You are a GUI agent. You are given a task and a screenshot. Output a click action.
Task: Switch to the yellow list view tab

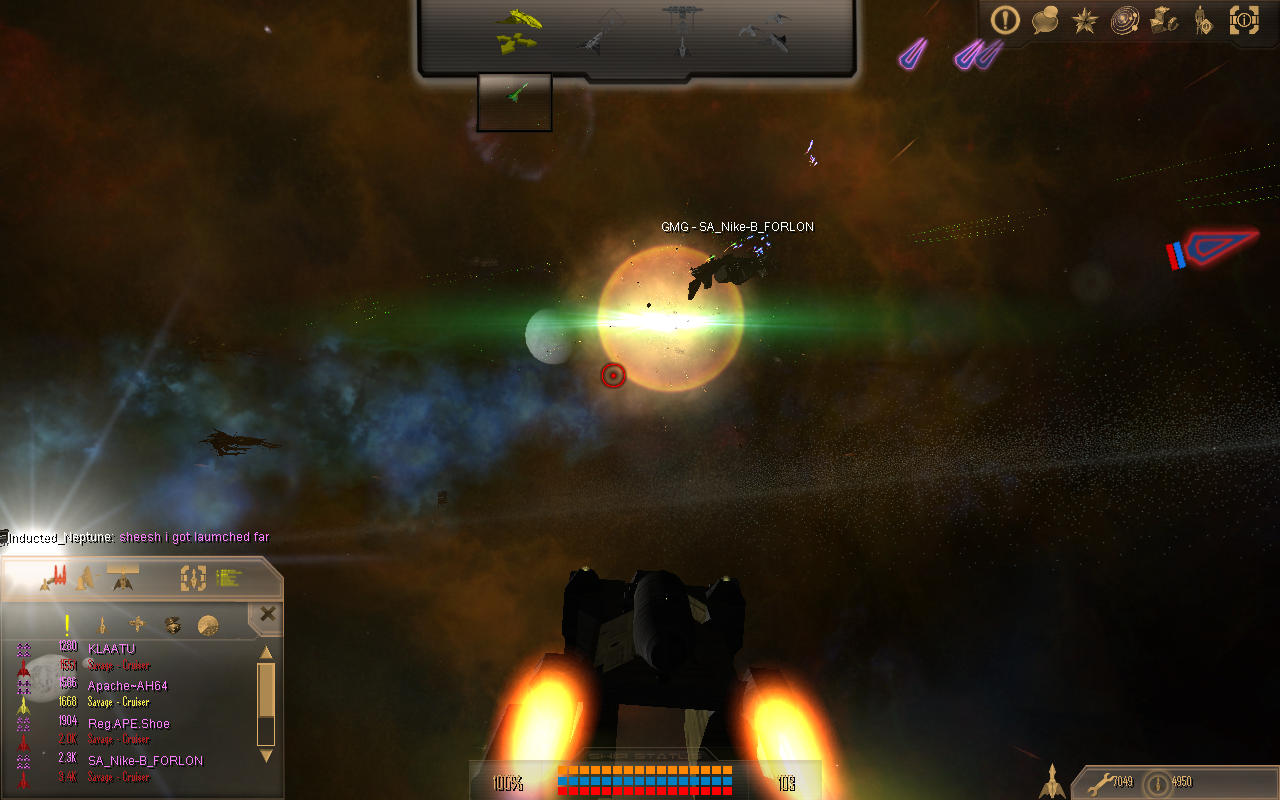(x=226, y=576)
